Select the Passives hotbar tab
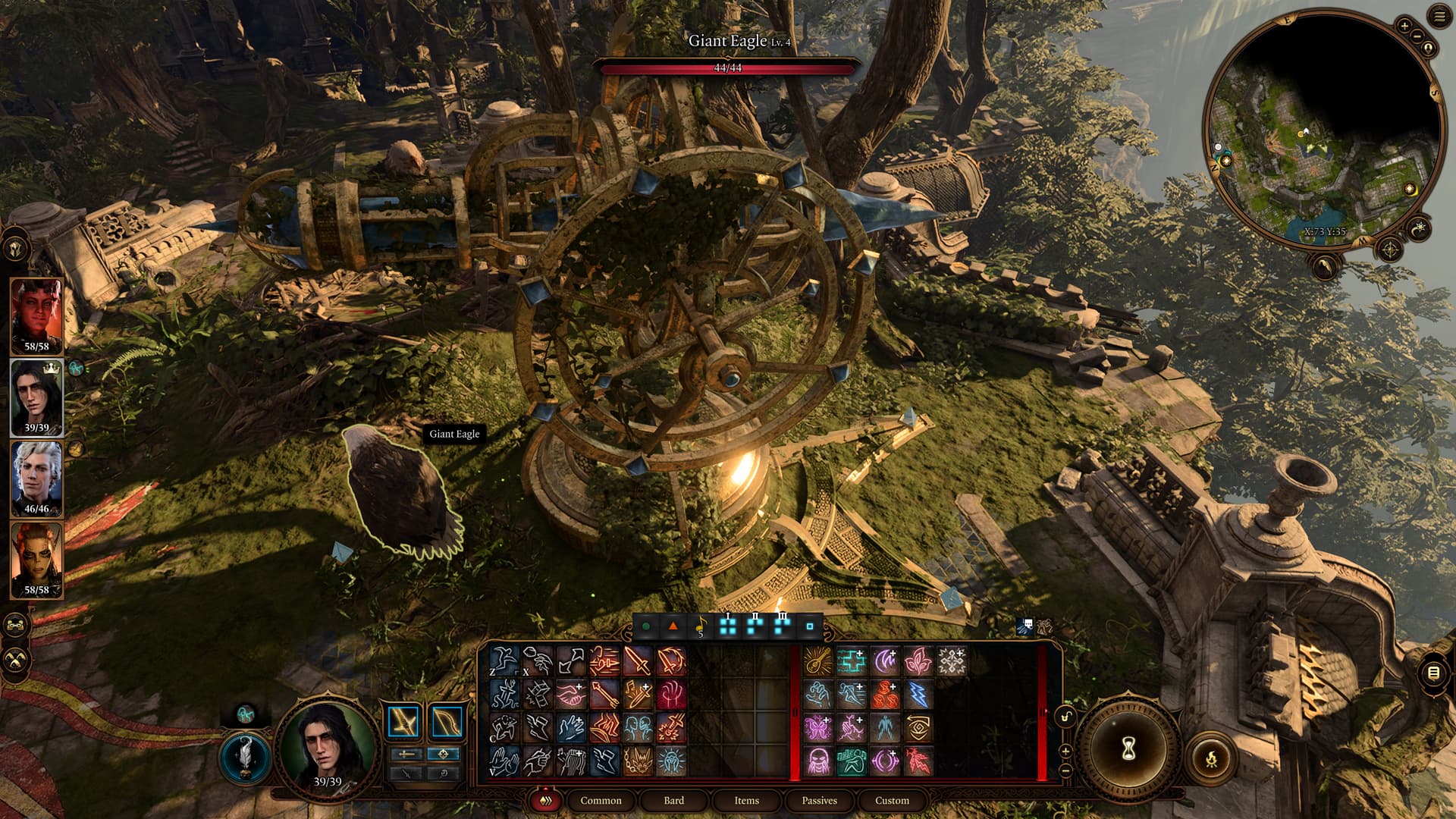 click(819, 800)
